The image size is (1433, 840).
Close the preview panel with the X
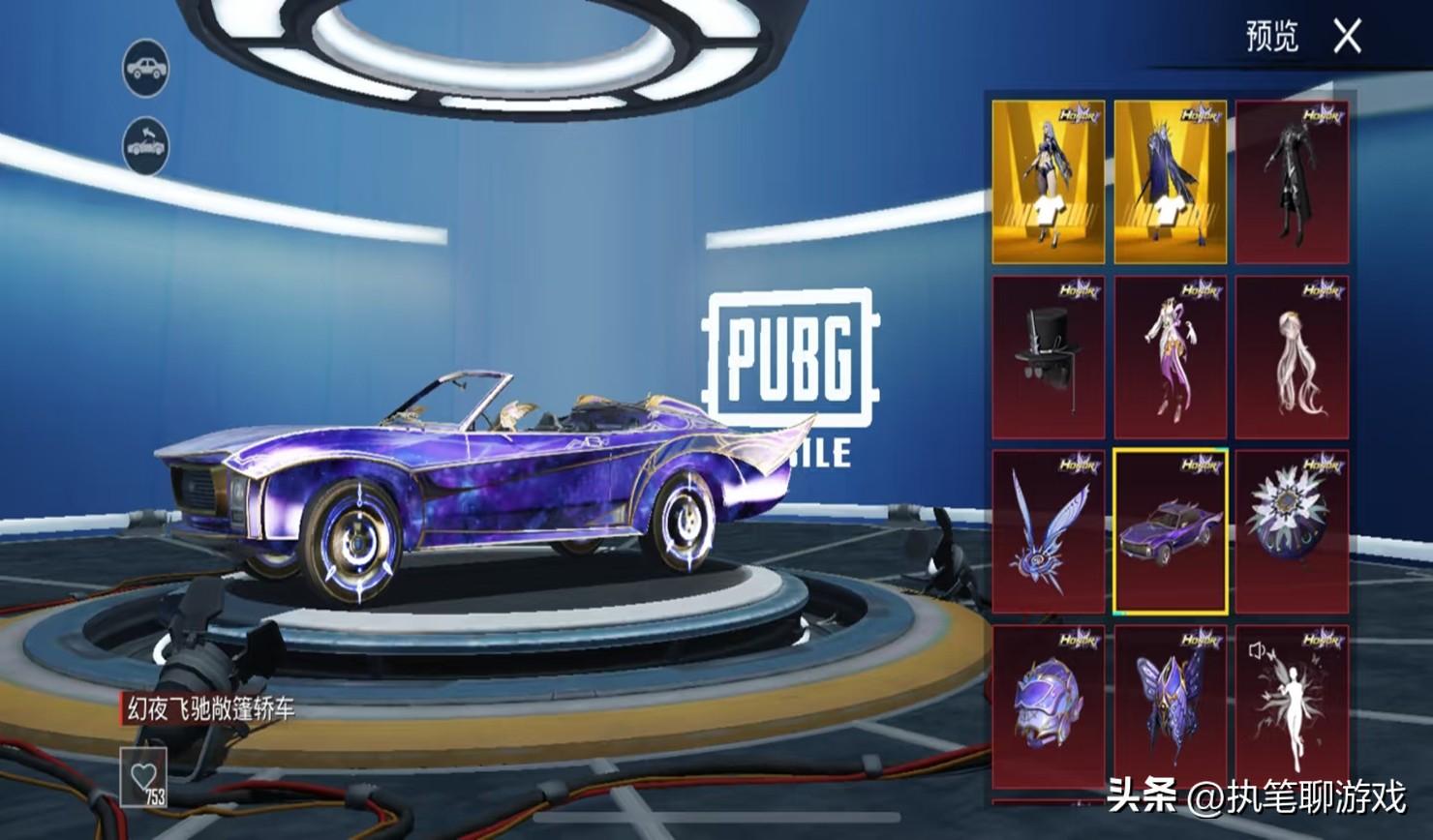(1347, 38)
